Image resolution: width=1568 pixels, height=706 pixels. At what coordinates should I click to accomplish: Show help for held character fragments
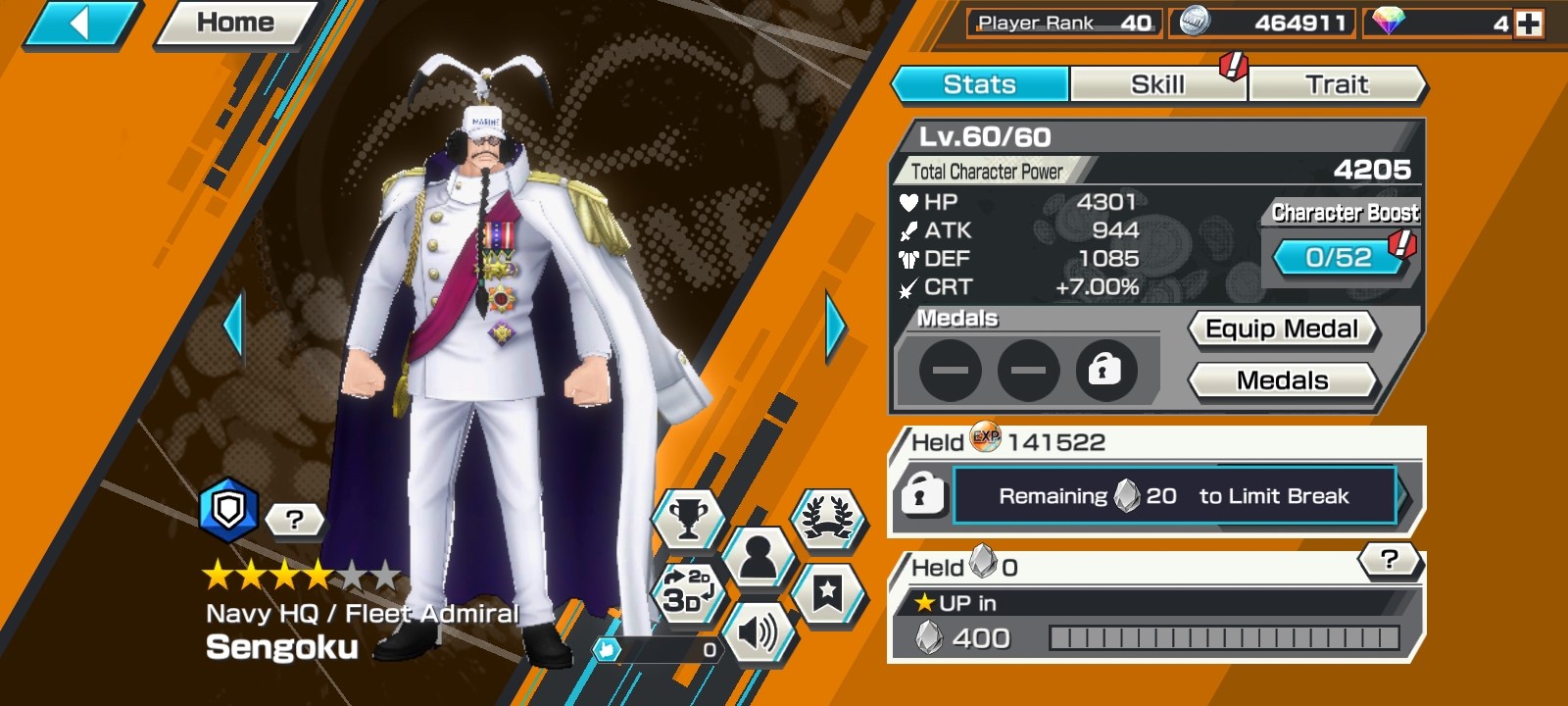coord(1389,560)
